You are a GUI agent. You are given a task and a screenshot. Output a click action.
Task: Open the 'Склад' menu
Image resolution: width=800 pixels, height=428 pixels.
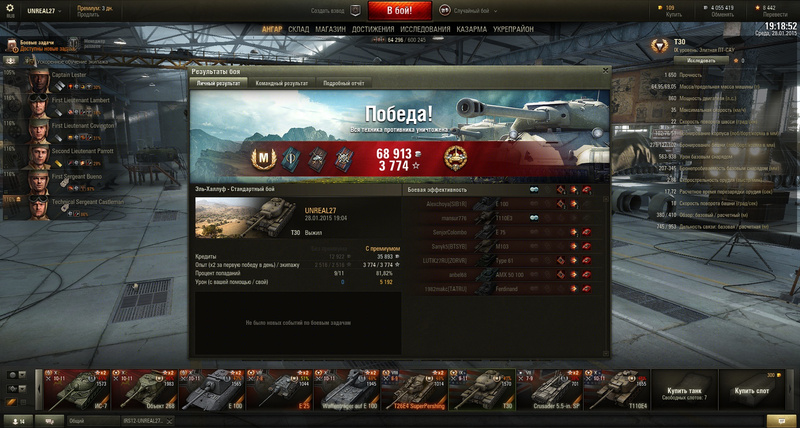[x=298, y=30]
